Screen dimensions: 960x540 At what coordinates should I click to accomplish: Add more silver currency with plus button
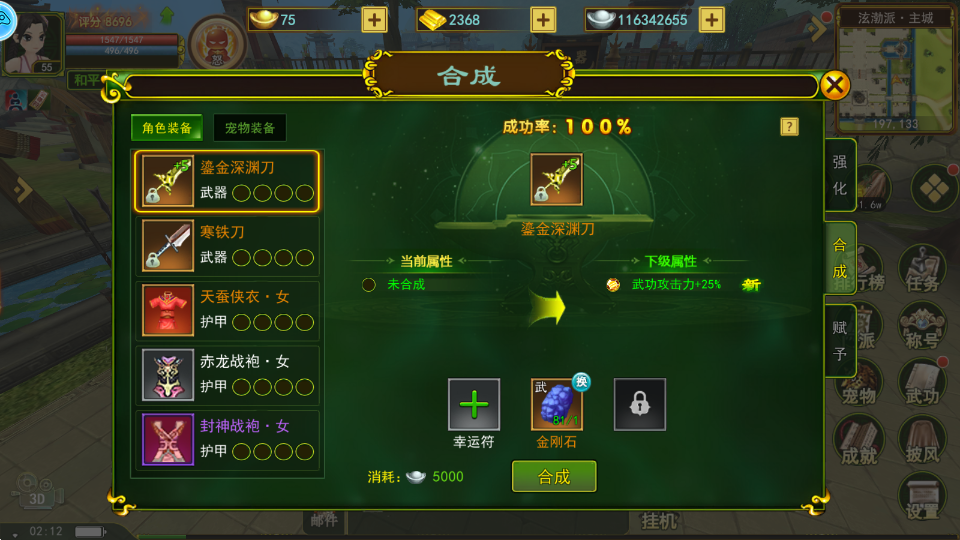tap(711, 20)
